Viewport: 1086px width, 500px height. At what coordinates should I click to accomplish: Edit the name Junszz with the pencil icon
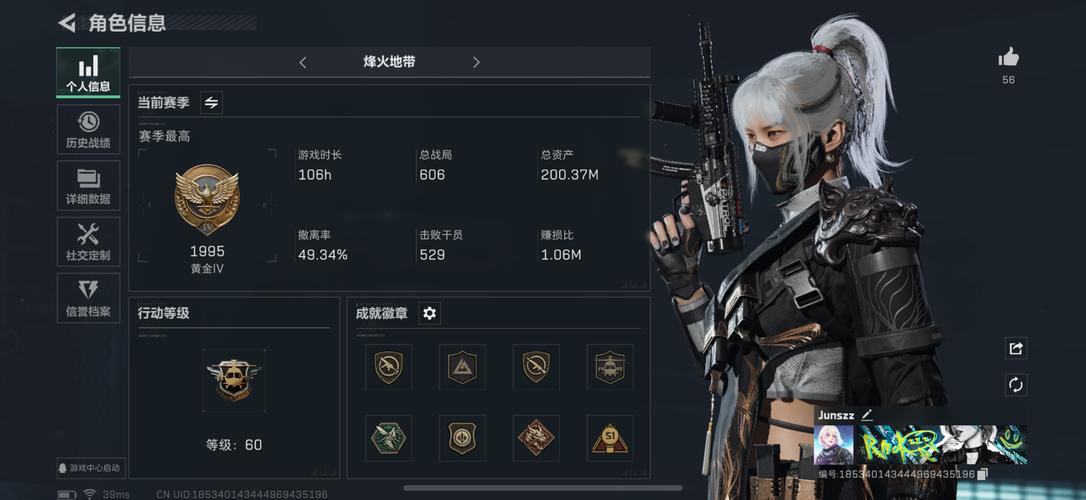[x=867, y=414]
